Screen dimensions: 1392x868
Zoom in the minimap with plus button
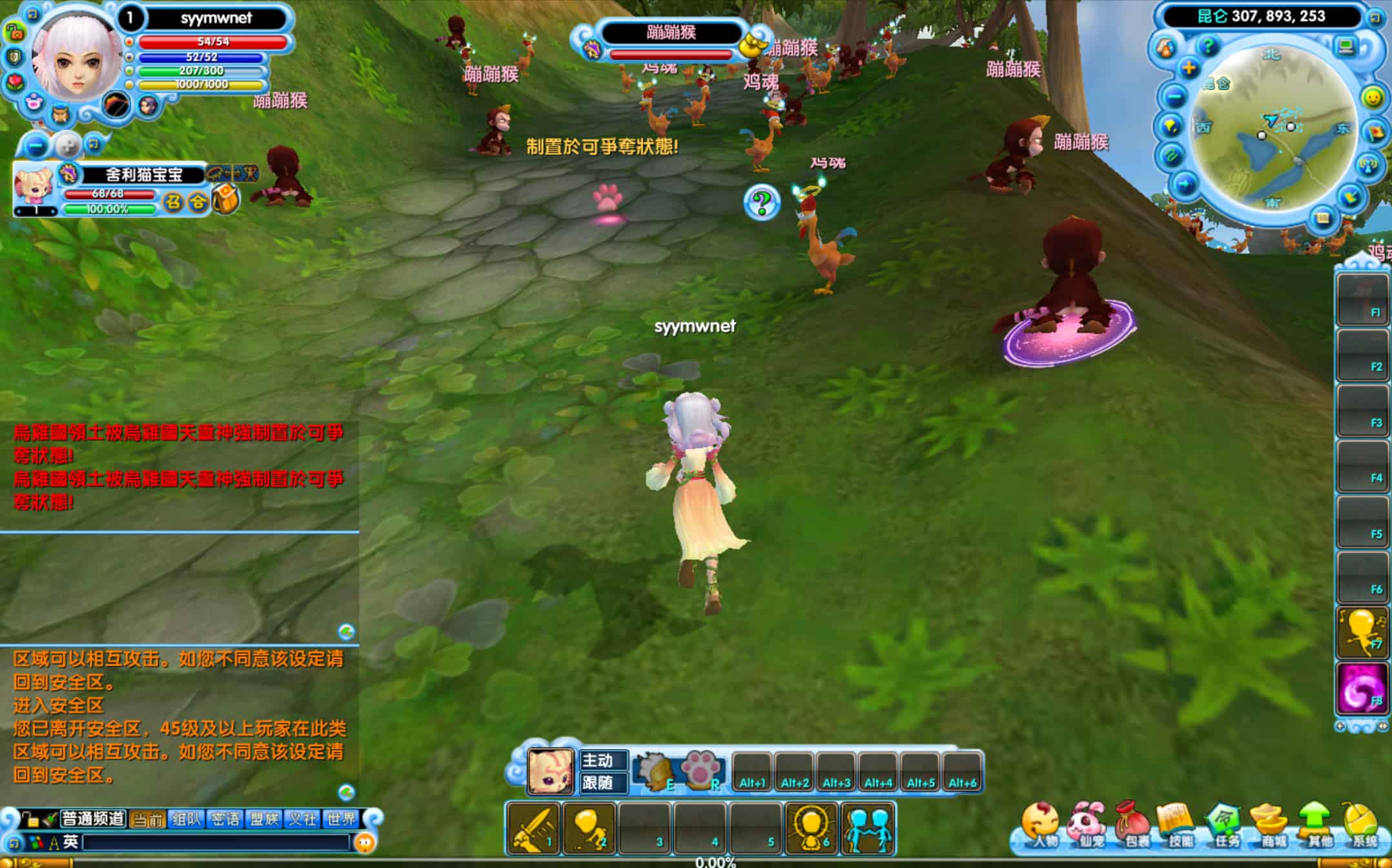(1188, 68)
